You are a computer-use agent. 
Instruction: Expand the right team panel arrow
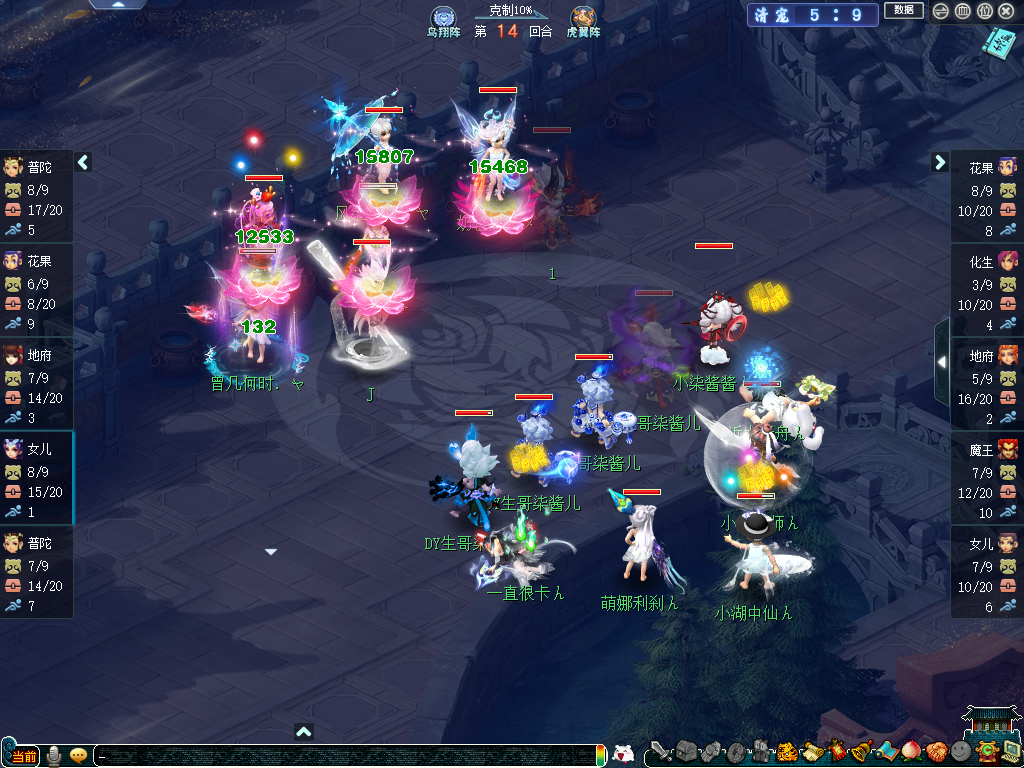(940, 162)
